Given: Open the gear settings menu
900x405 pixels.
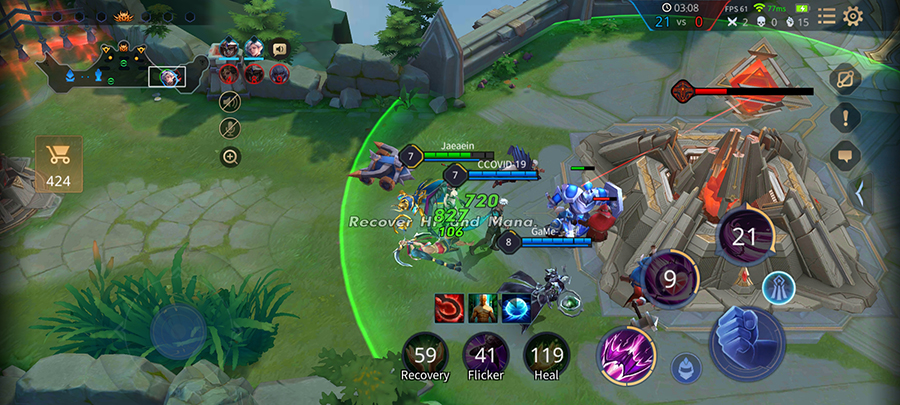Looking at the screenshot, I should click(x=853, y=15).
